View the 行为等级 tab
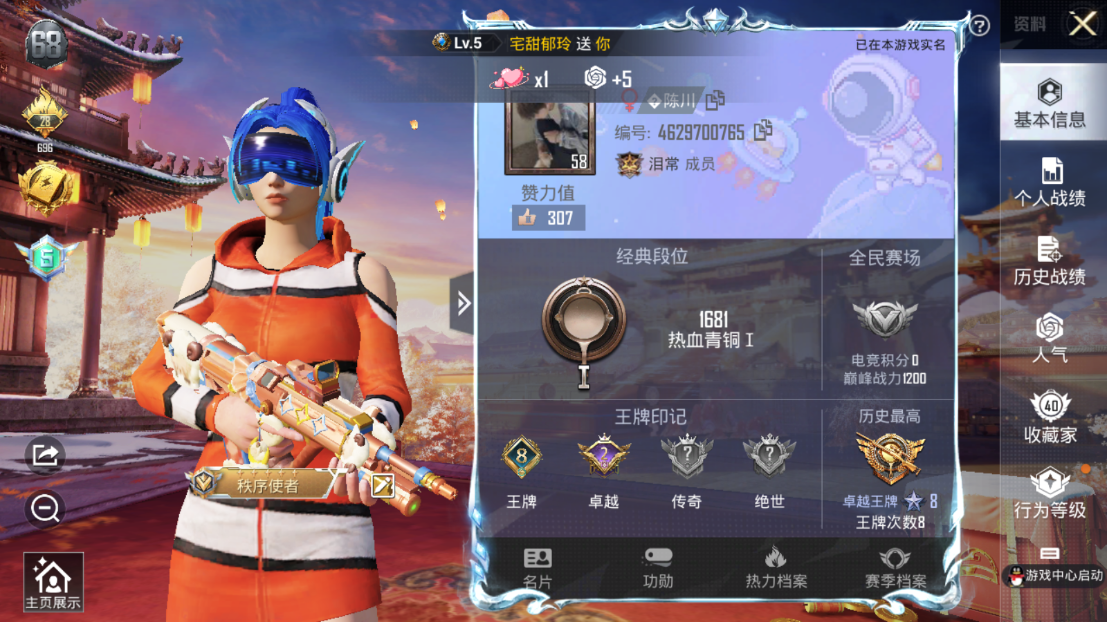The image size is (1107, 622). [1050, 494]
